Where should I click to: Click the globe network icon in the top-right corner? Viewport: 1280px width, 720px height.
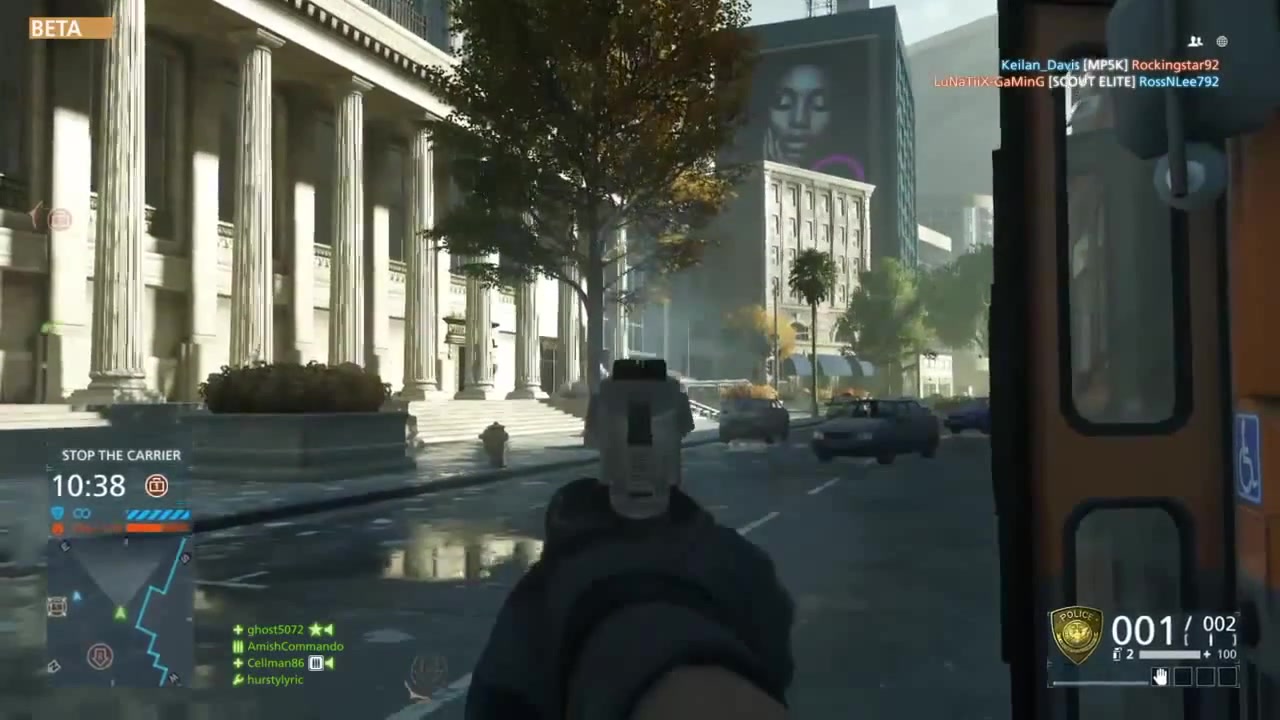pos(1222,42)
